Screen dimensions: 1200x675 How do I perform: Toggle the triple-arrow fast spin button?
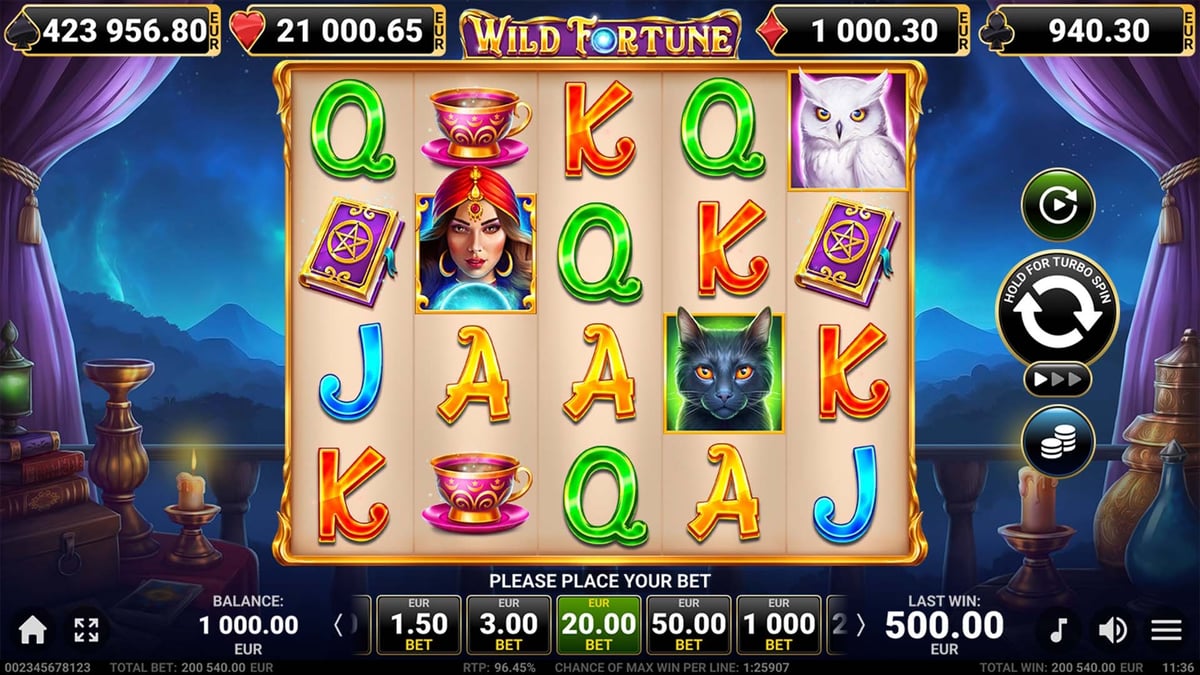[x=1057, y=380]
